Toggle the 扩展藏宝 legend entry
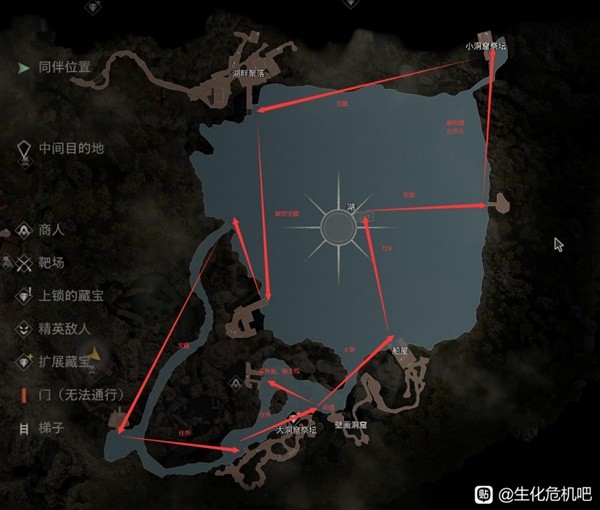 coord(65,360)
